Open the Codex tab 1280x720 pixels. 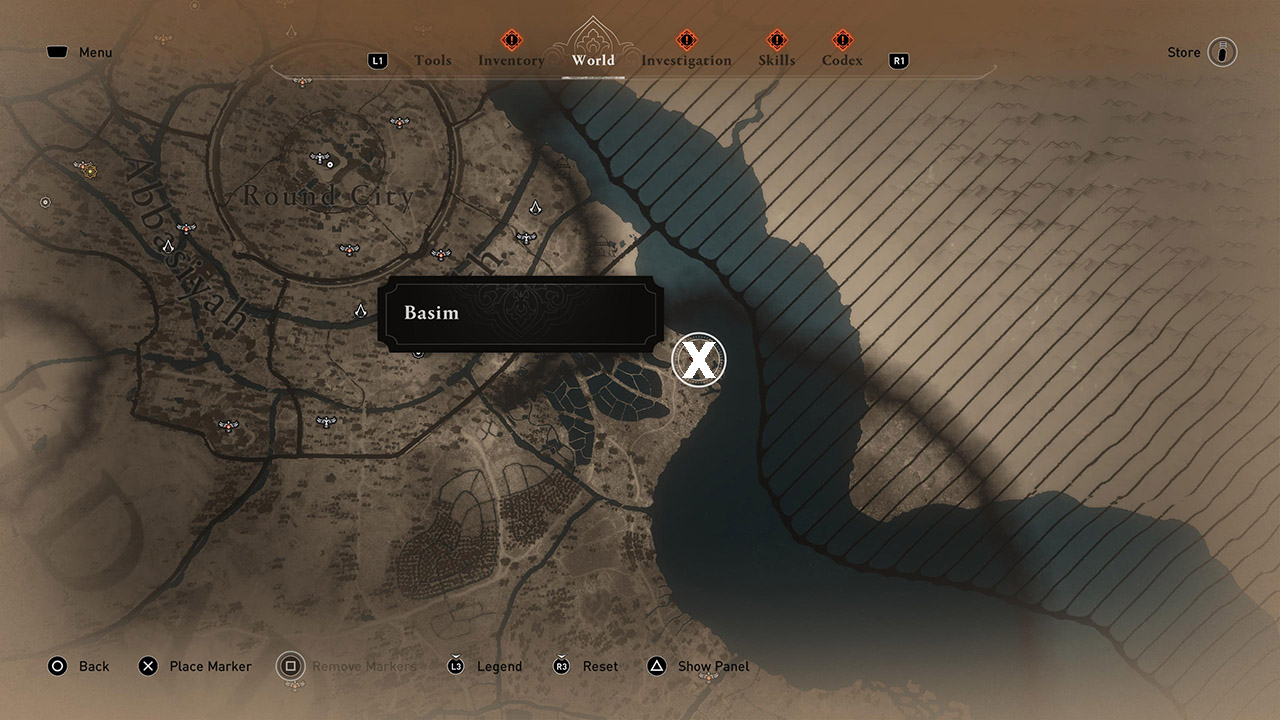(x=842, y=60)
